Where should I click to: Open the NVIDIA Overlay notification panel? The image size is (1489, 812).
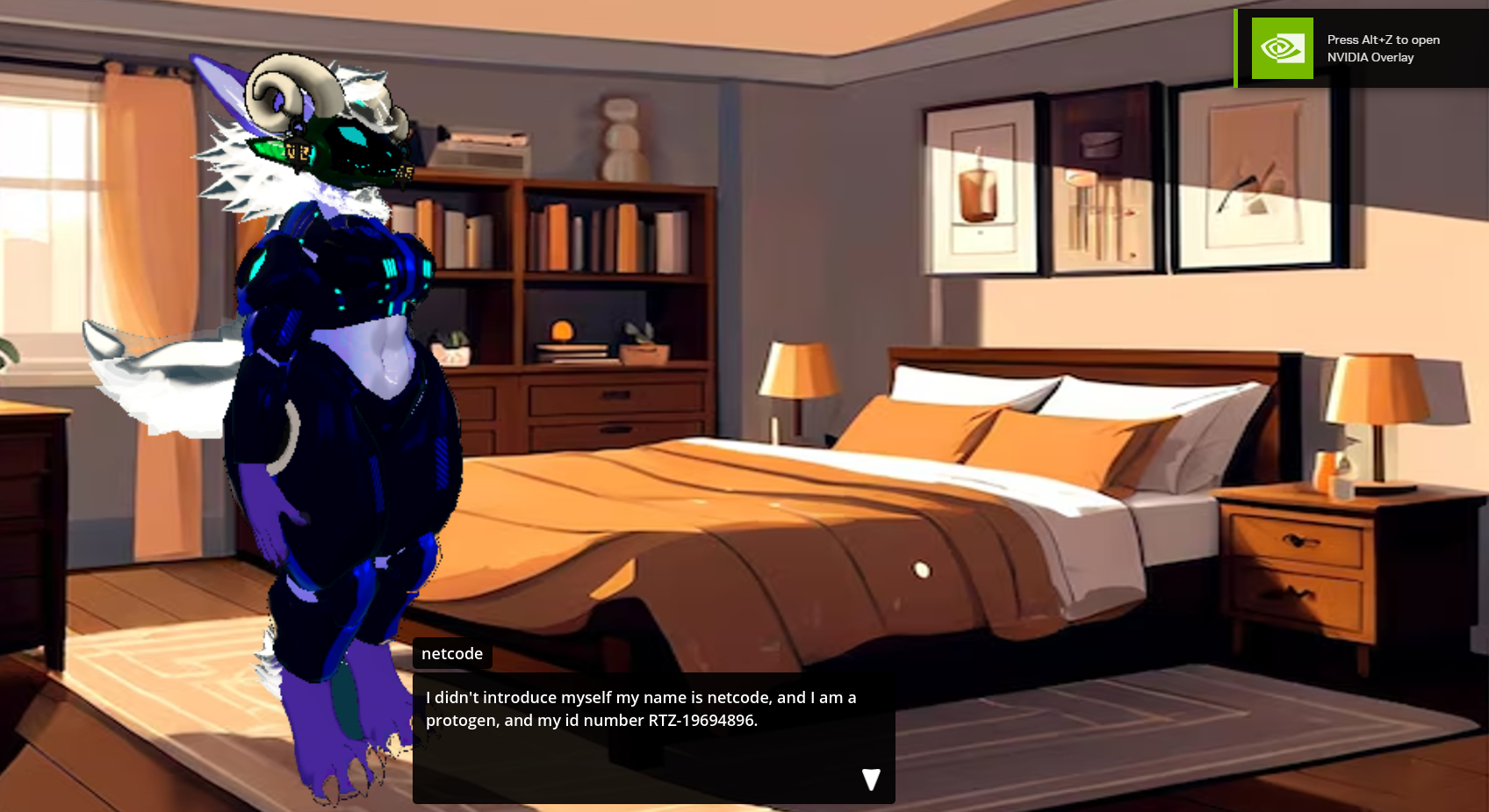click(1359, 48)
